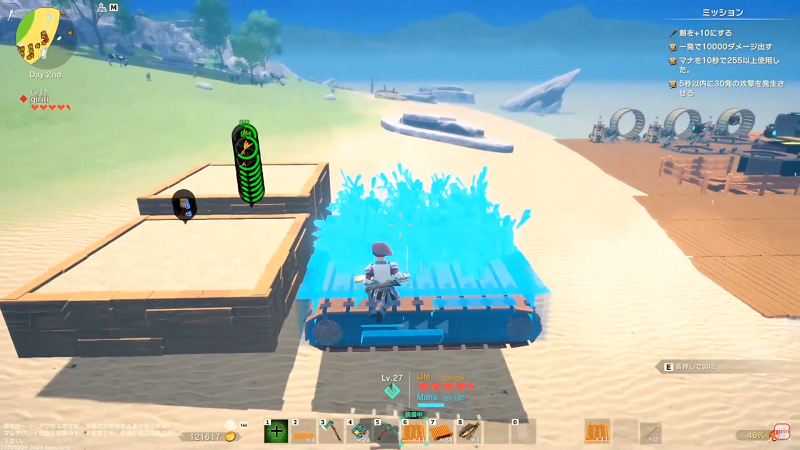Screen dimensions: 800x450
Task: Click the gold coin currency icon
Action: click(231, 436)
